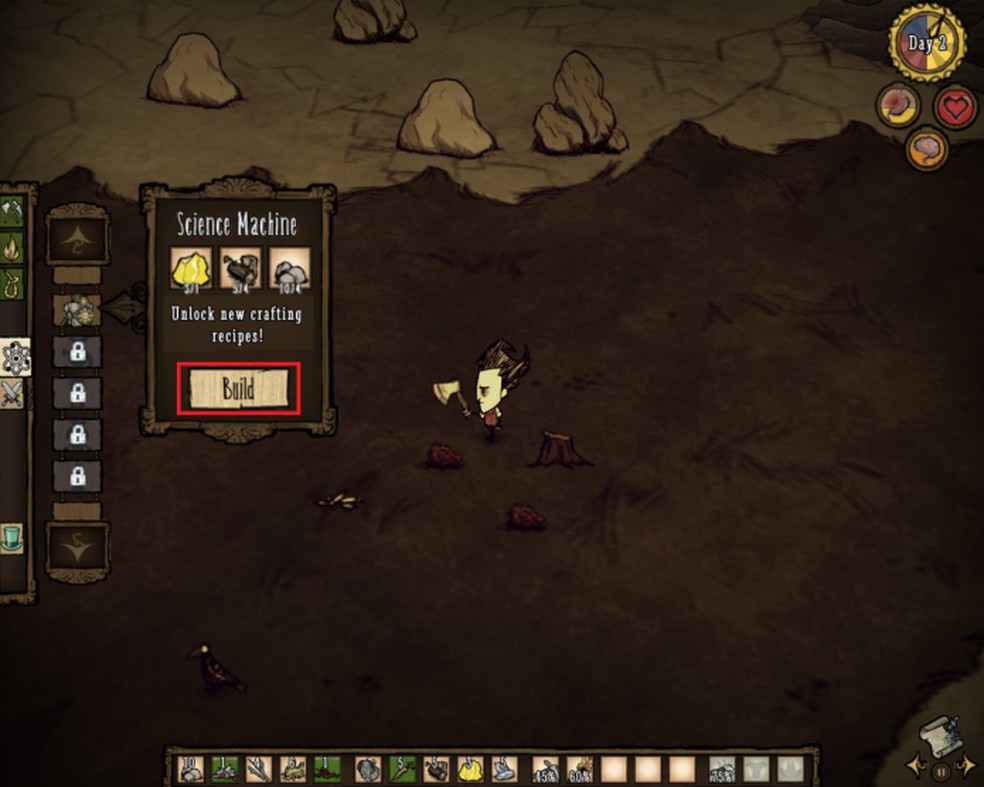Switch to the Dress tab with top hat
984x787 pixels.
pyautogui.click(x=13, y=538)
